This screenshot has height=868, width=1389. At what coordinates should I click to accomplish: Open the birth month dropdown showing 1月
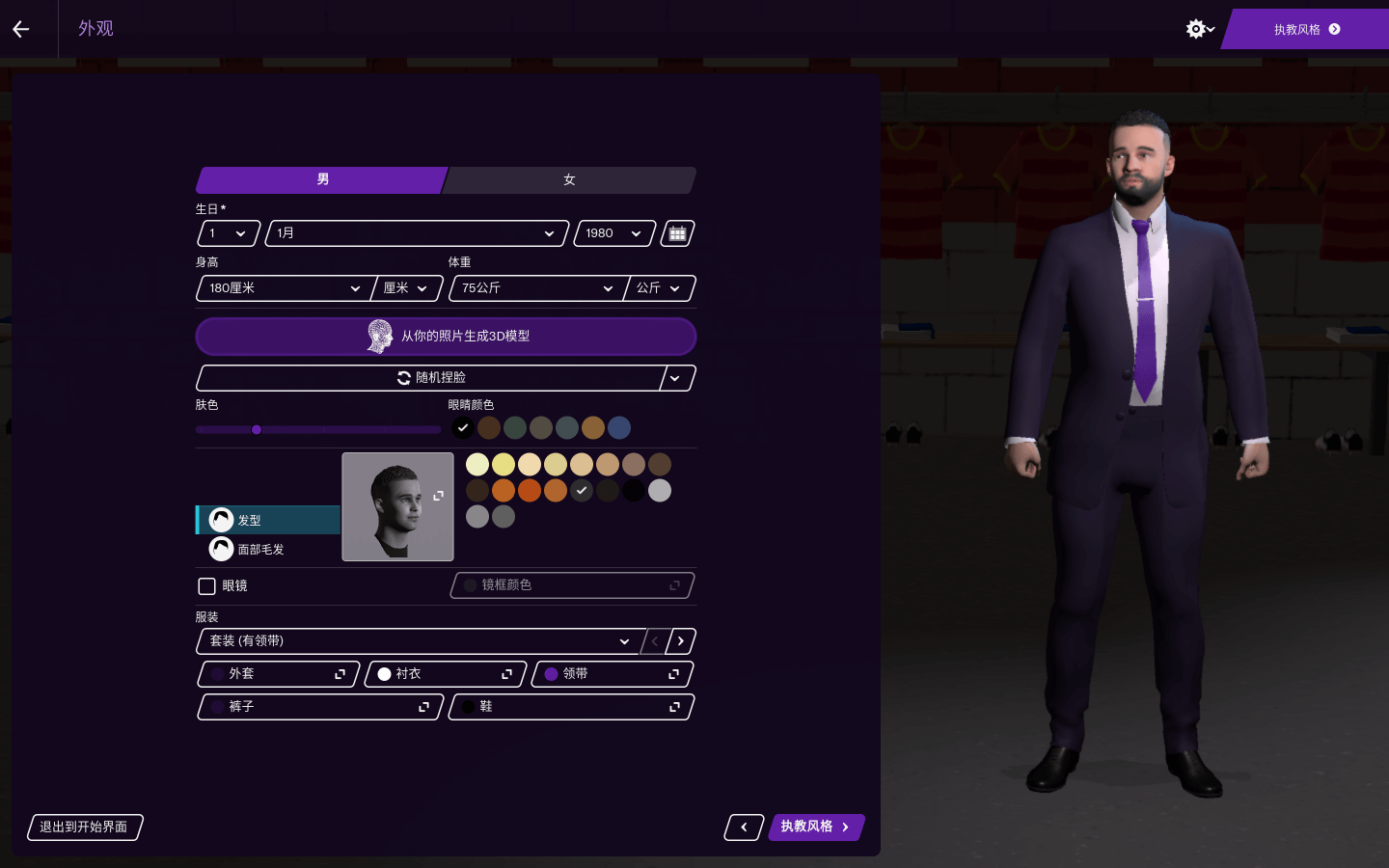click(x=416, y=233)
